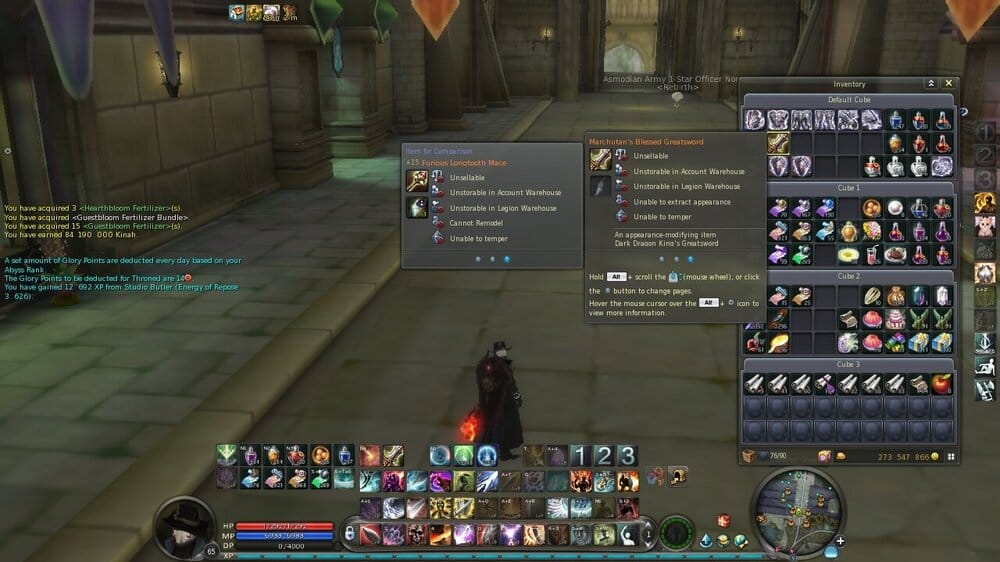Select the layered cake item in Cube 2
This screenshot has width=1000, height=562.
click(x=895, y=319)
